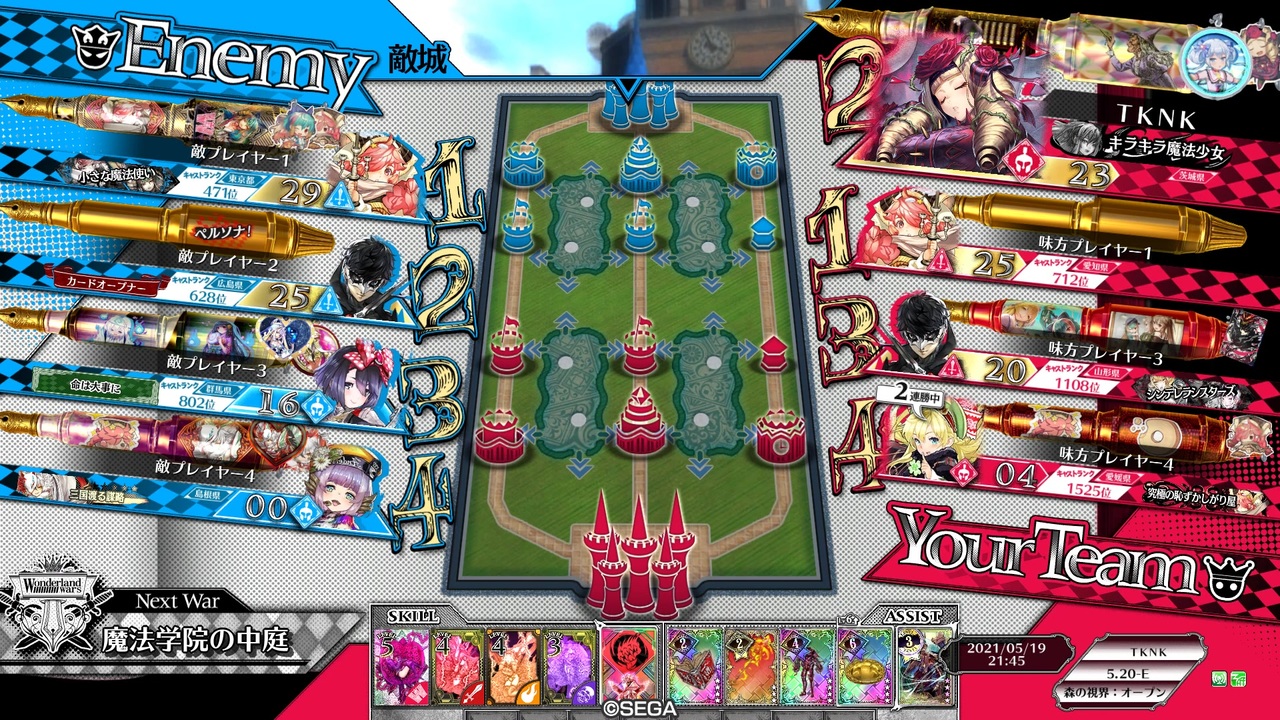The height and width of the screenshot is (720, 1280).
Task: Select the level 5 Wonder skill card
Action: [400, 665]
